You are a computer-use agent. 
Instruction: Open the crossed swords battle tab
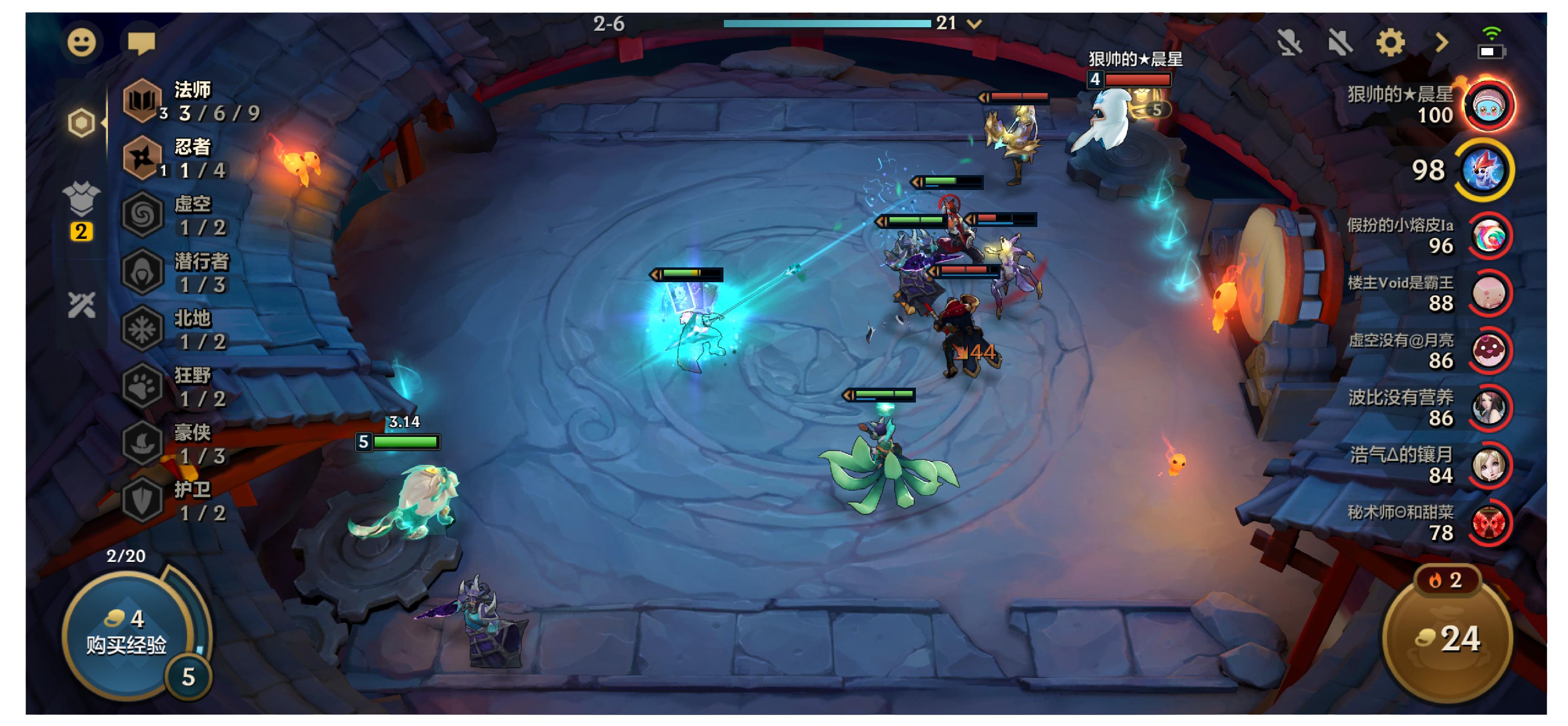coord(81,304)
